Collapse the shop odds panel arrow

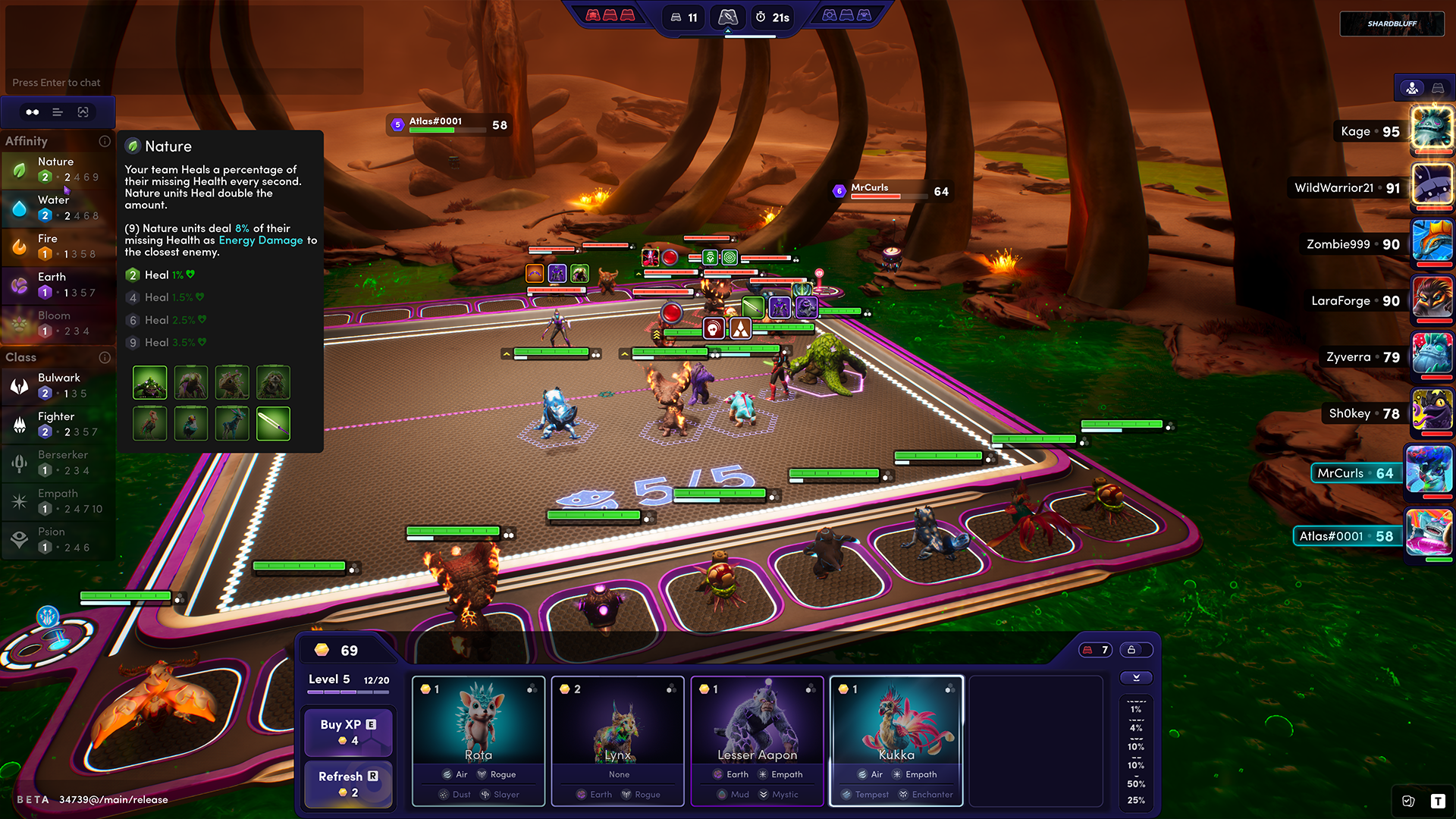coord(1136,678)
